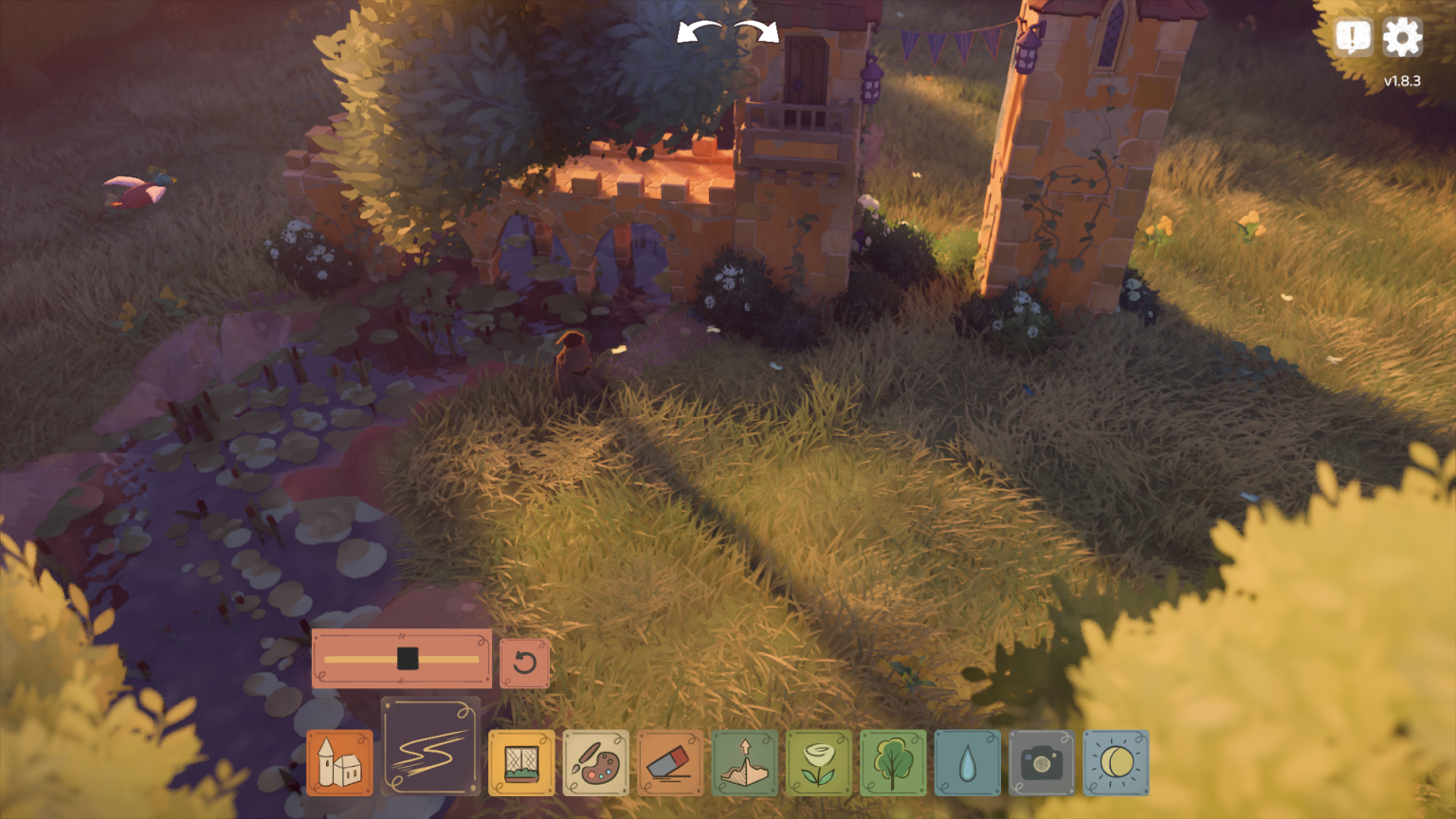1456x819 pixels.
Task: Select the eraser tool
Action: click(x=669, y=763)
